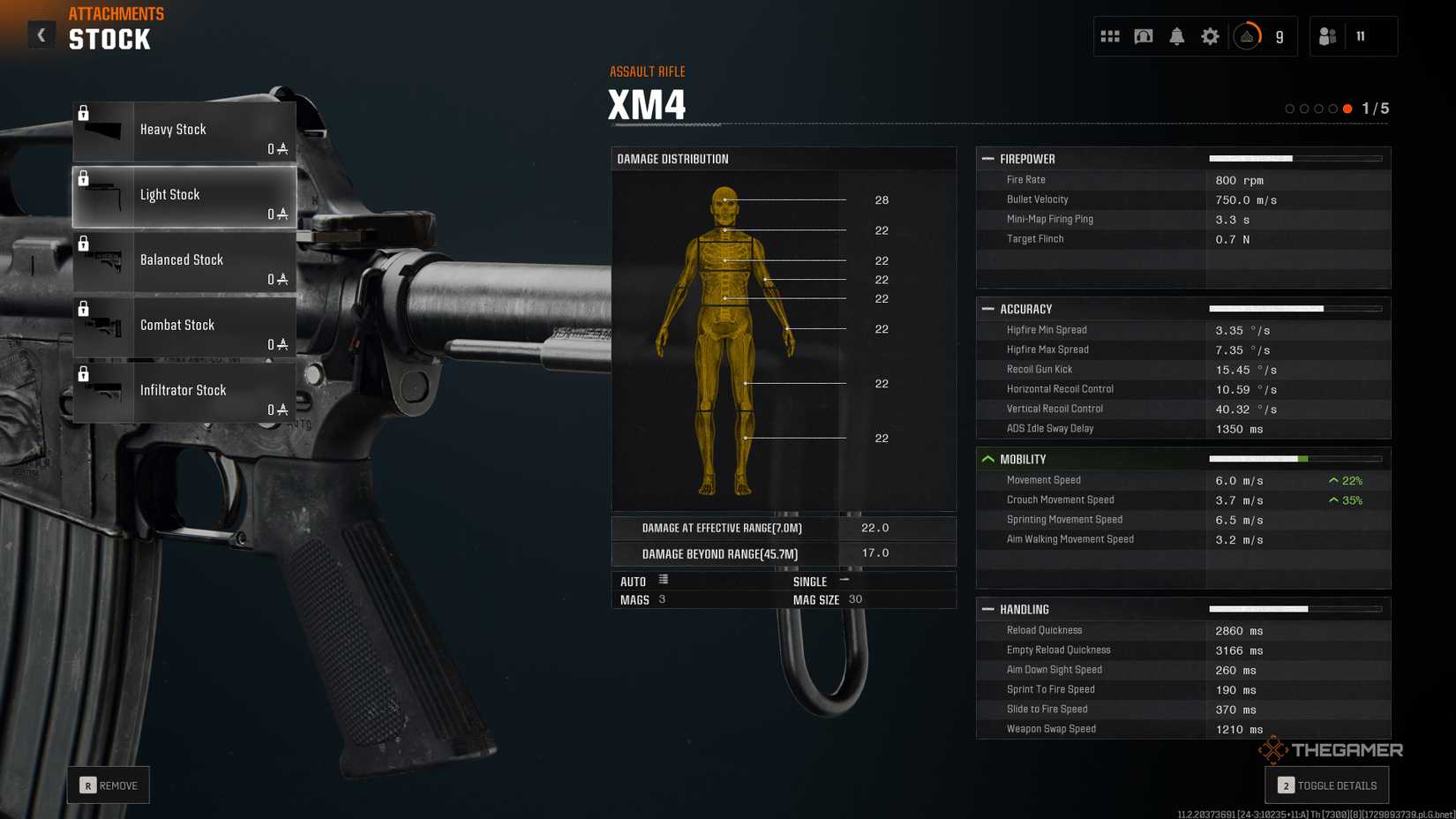Choose the Light Stock attachment
The image size is (1456, 819).
tap(184, 196)
